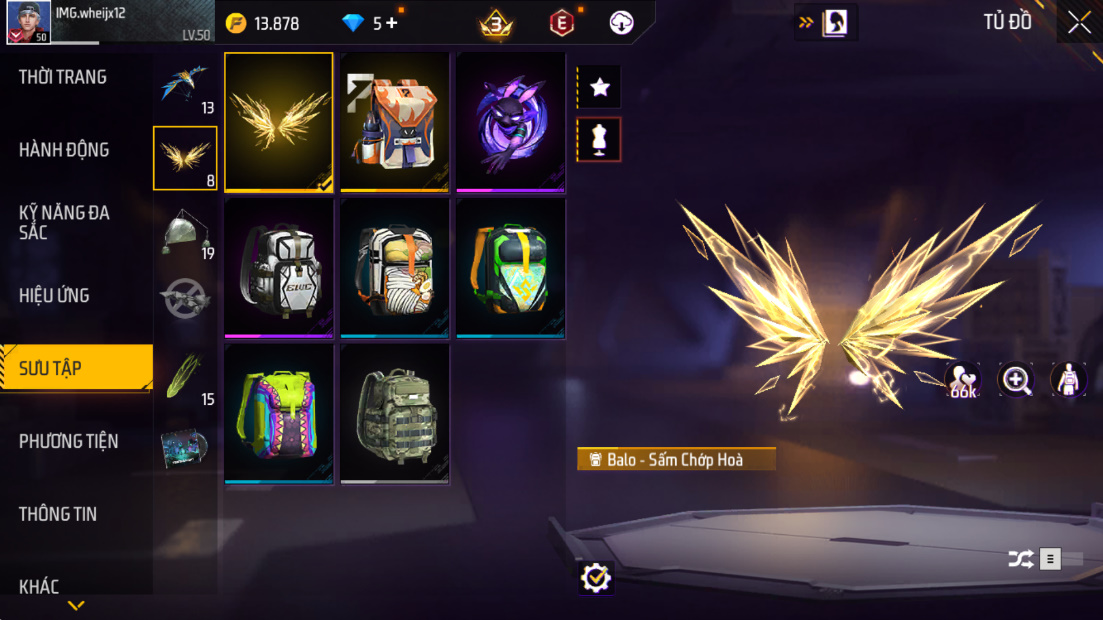The width and height of the screenshot is (1103, 620).
Task: Select the camouflage military backpack
Action: click(x=395, y=413)
